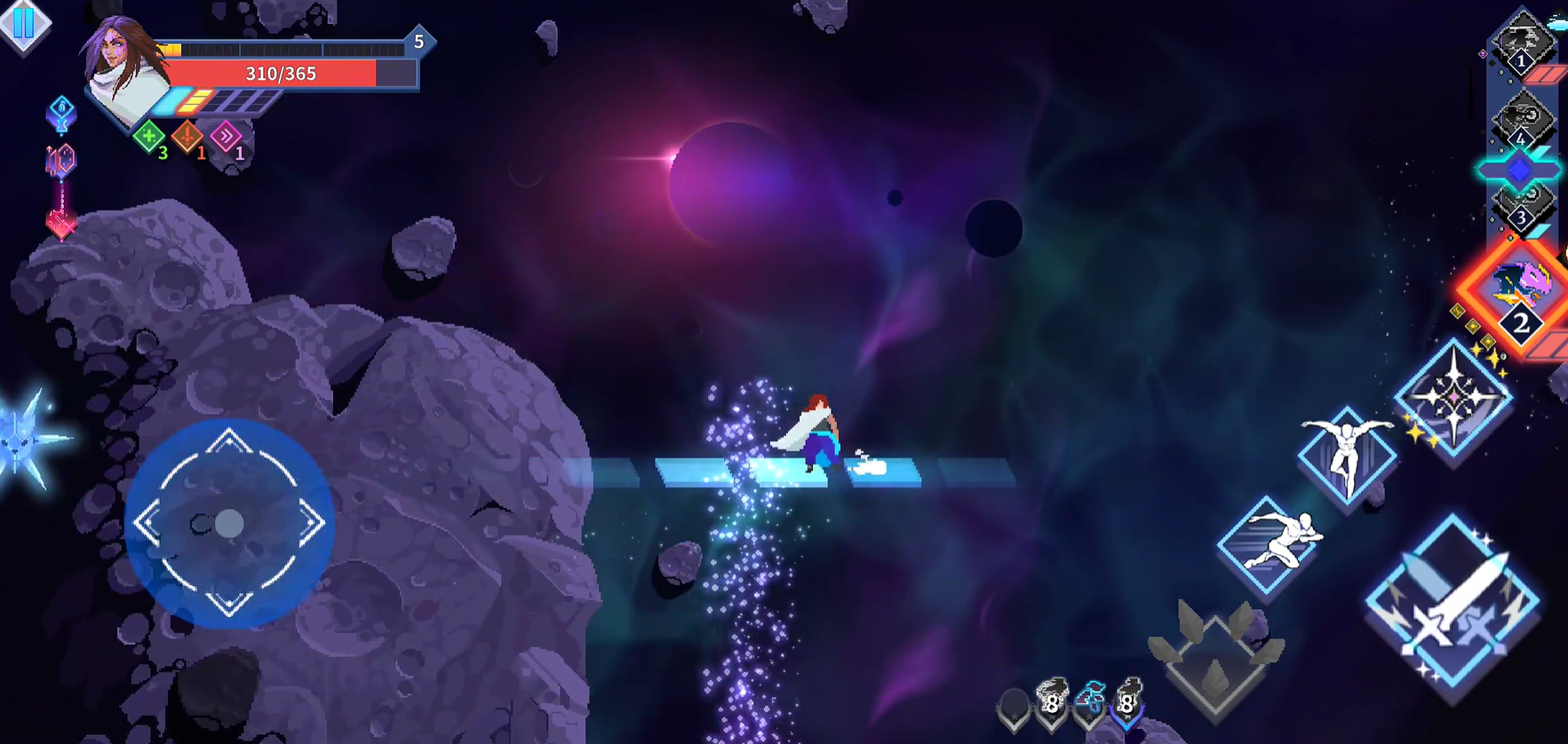The image size is (1568, 744).
Task: Use the four-pointed star special skill
Action: click(1453, 397)
